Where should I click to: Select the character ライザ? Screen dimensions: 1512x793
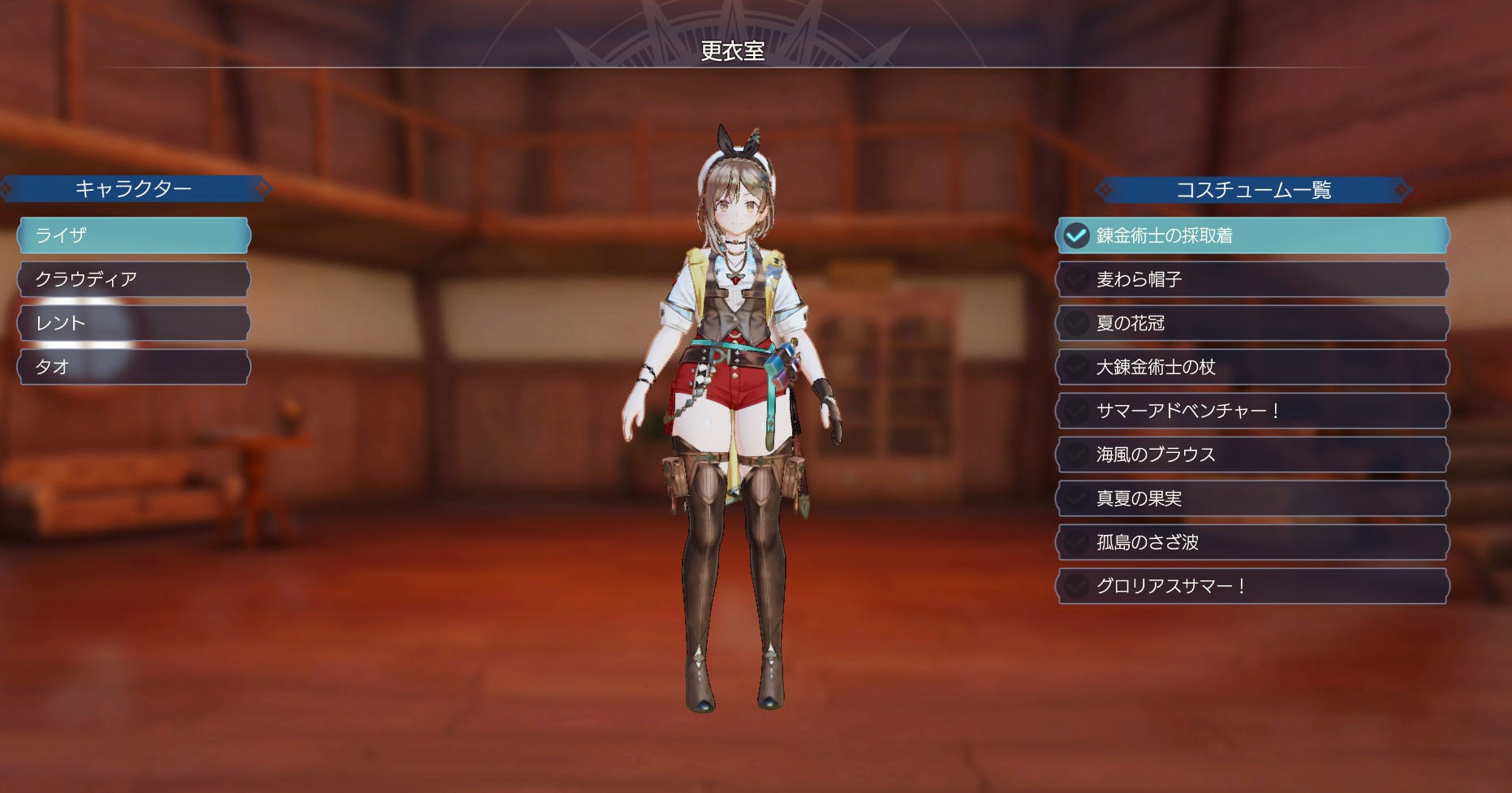[134, 235]
